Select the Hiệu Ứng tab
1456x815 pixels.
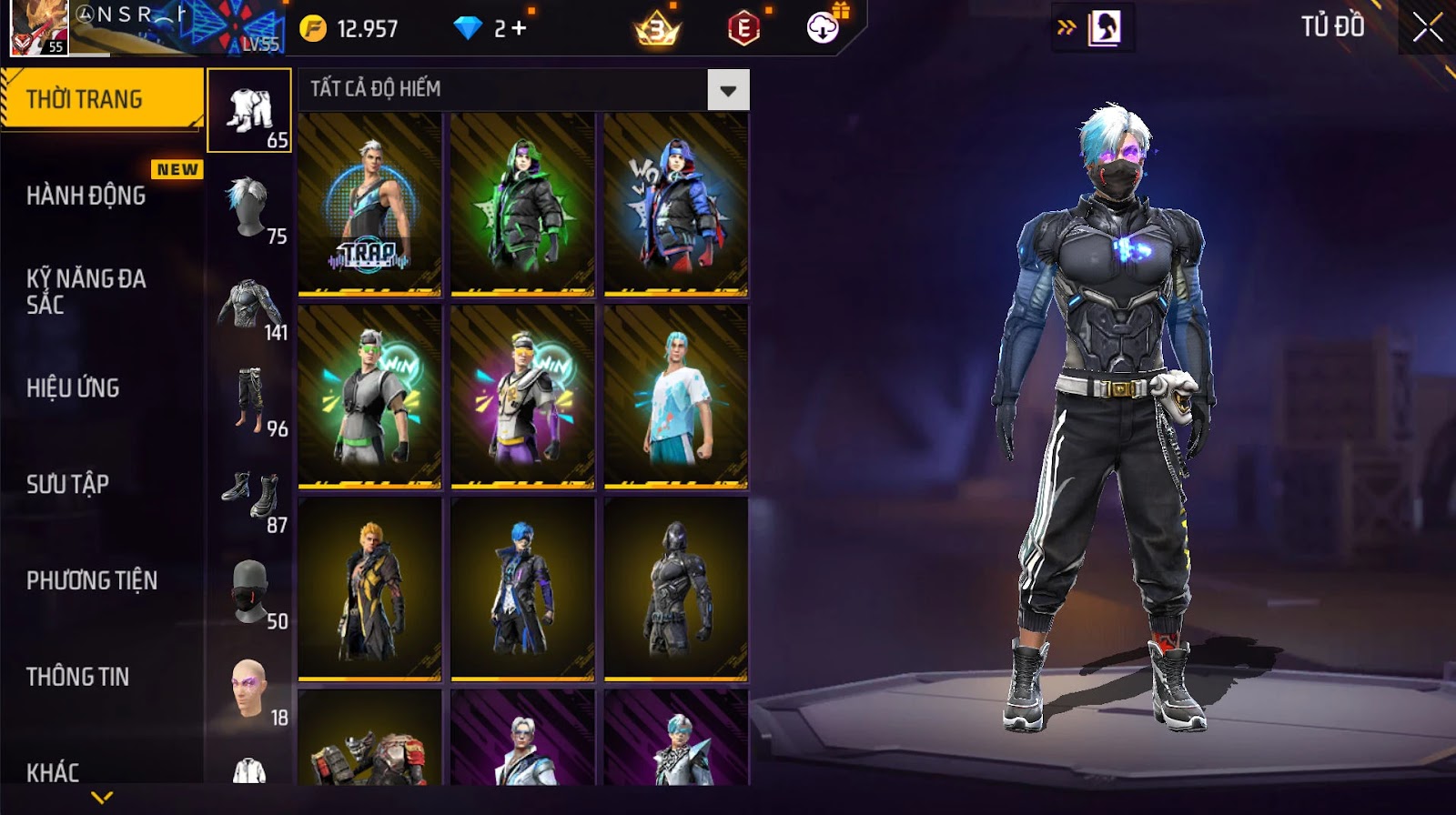[73, 388]
